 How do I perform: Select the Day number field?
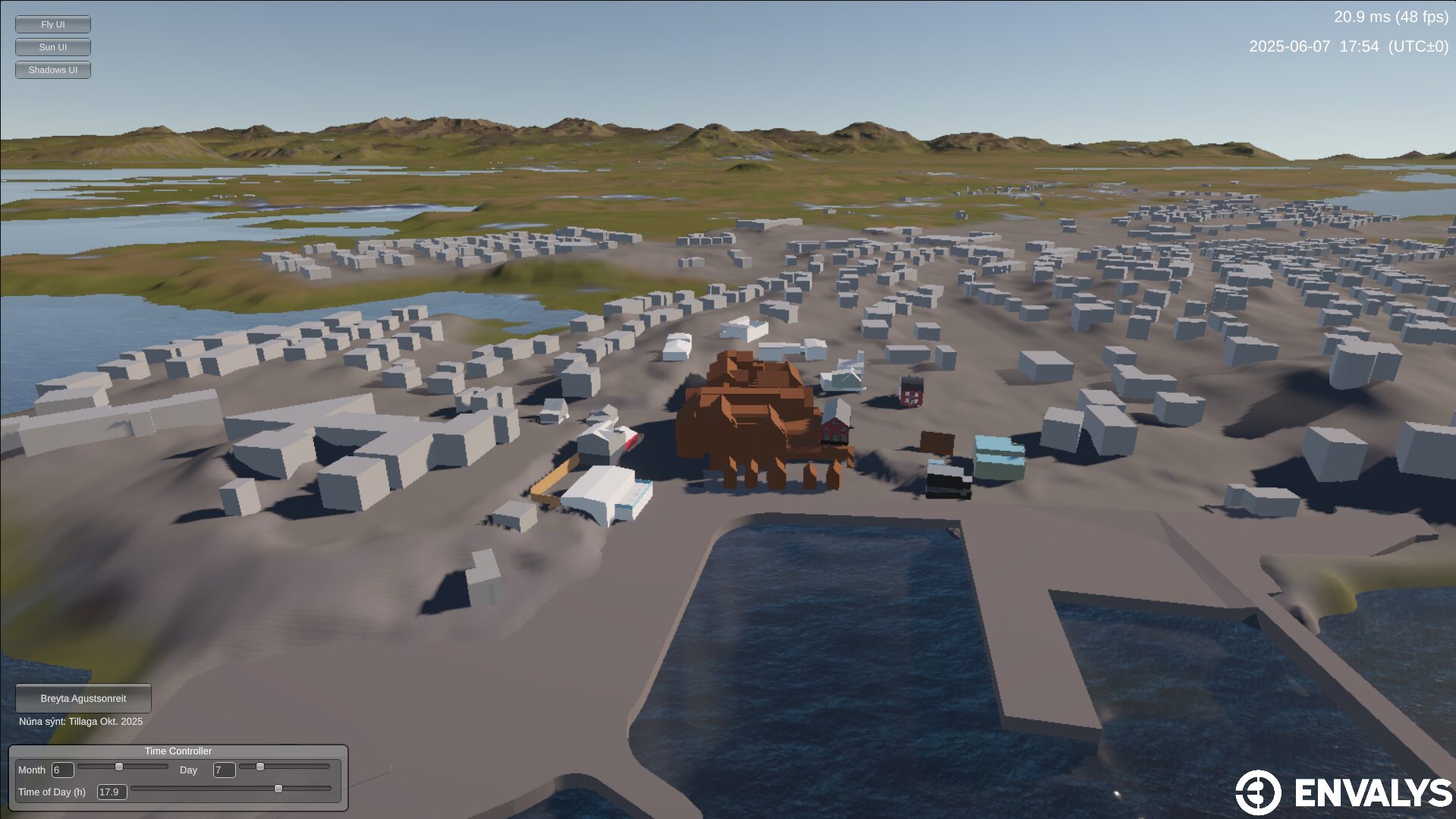[x=224, y=770]
